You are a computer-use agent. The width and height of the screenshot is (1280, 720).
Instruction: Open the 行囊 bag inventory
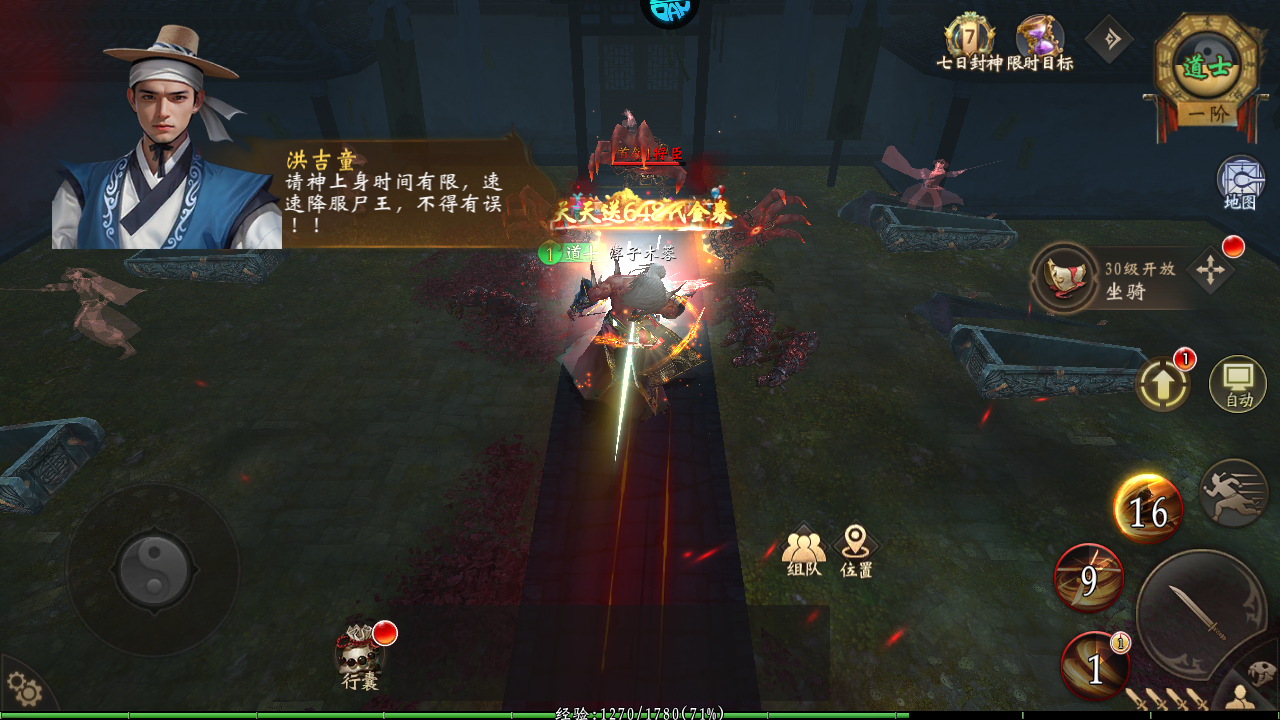click(360, 656)
